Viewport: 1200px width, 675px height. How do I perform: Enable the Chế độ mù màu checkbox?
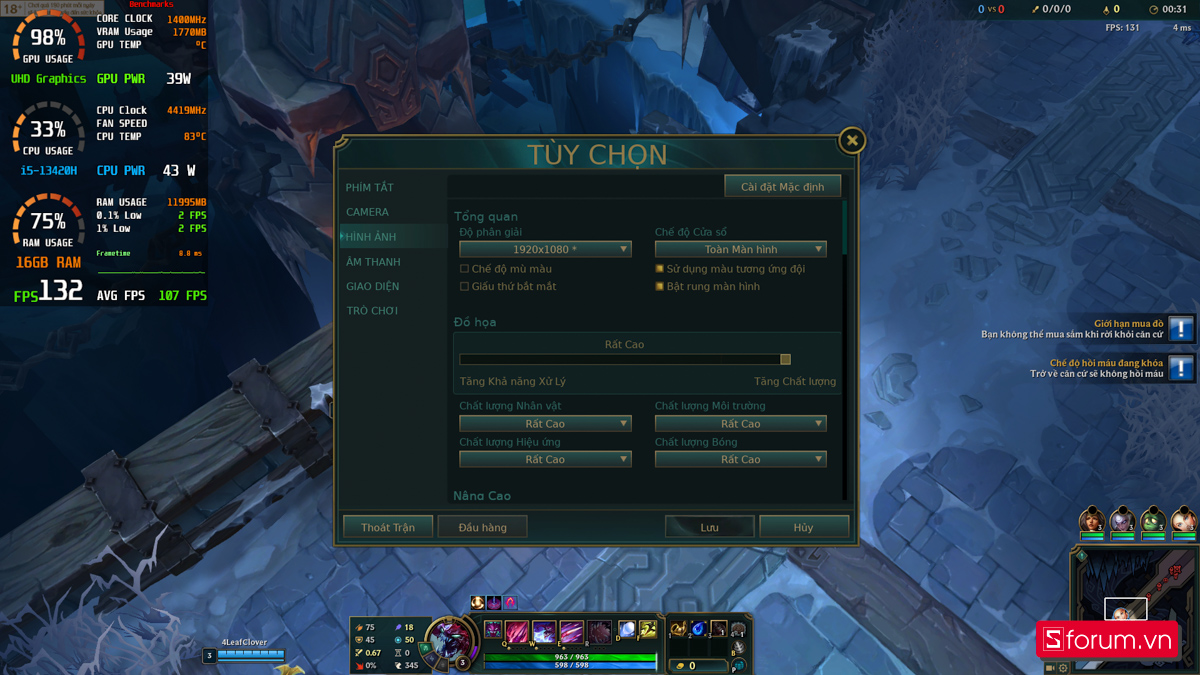click(x=464, y=269)
